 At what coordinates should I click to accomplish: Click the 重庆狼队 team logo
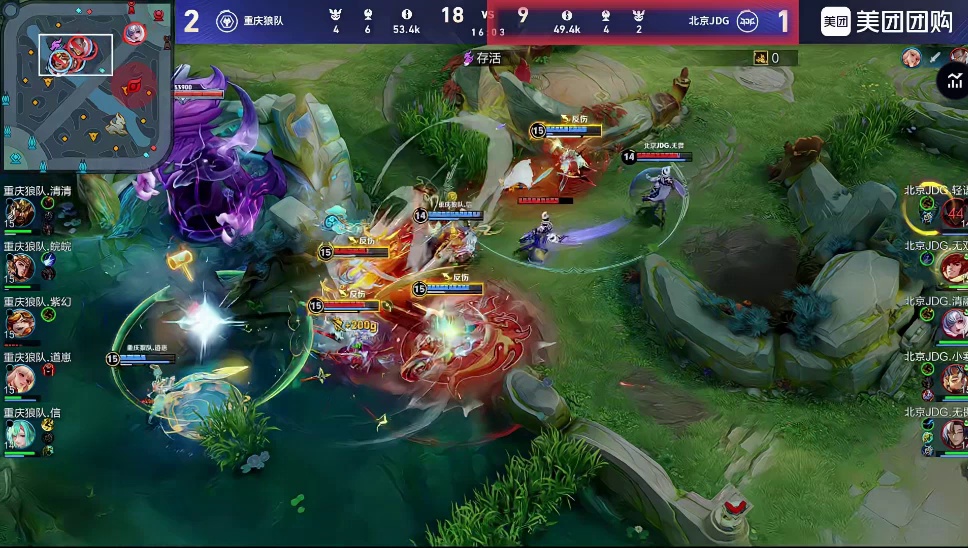(227, 21)
